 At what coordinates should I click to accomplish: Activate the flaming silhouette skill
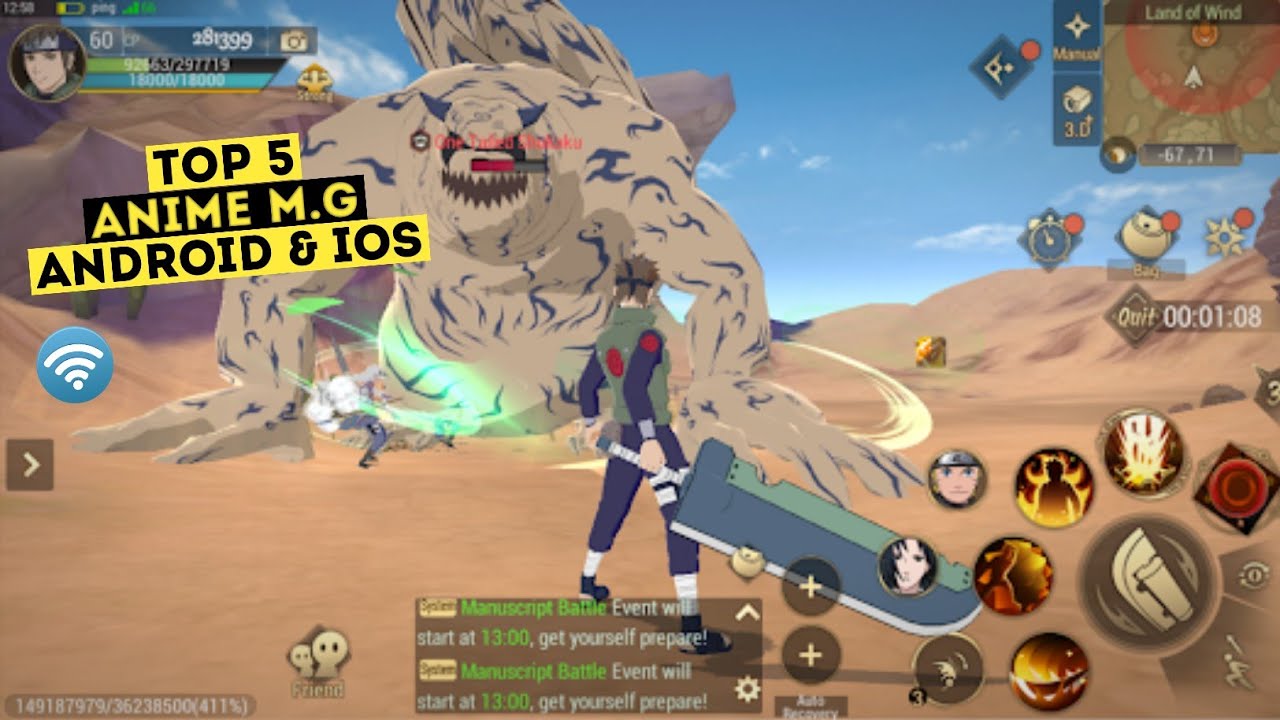(1053, 487)
